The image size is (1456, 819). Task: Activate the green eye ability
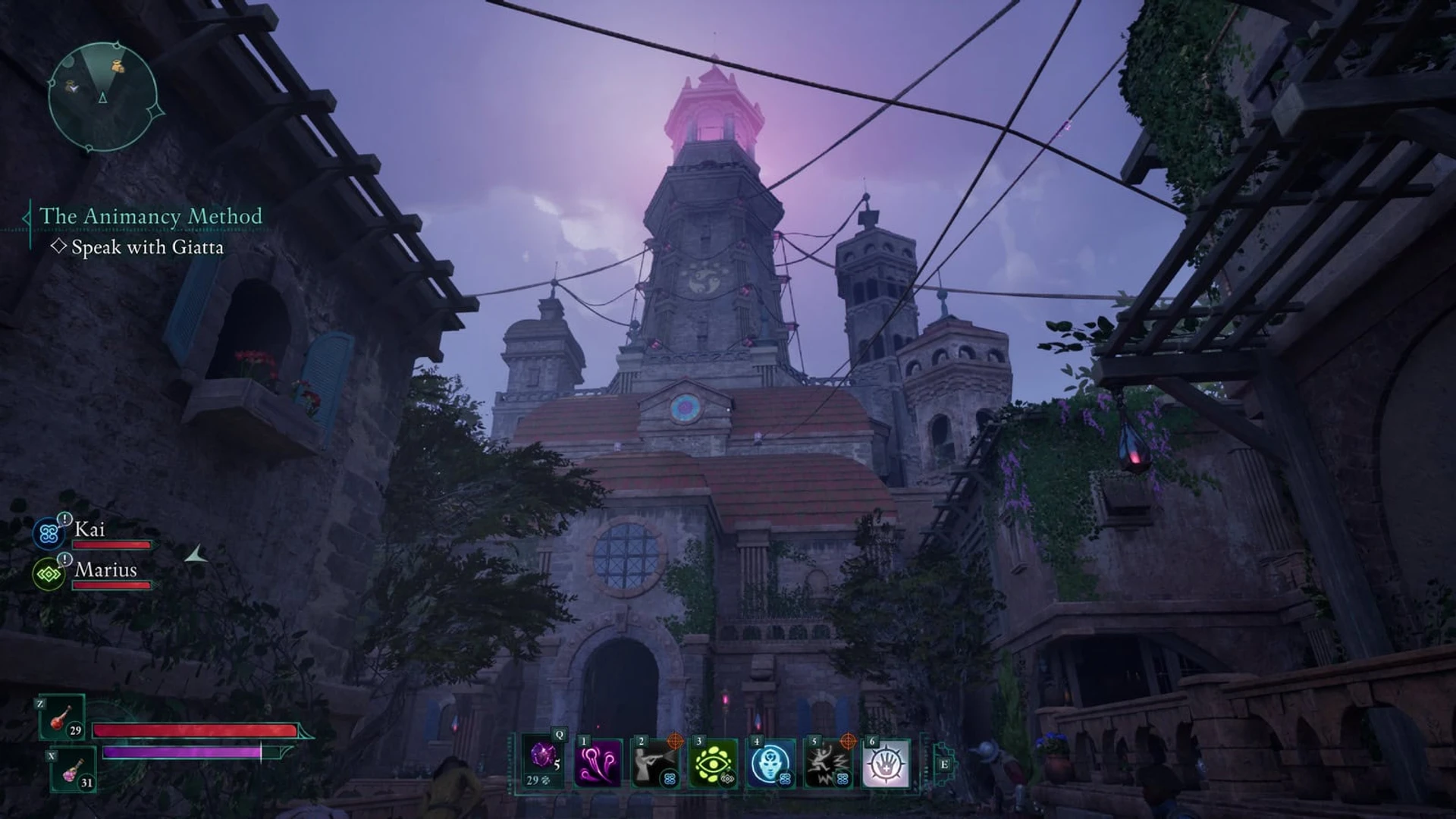713,763
